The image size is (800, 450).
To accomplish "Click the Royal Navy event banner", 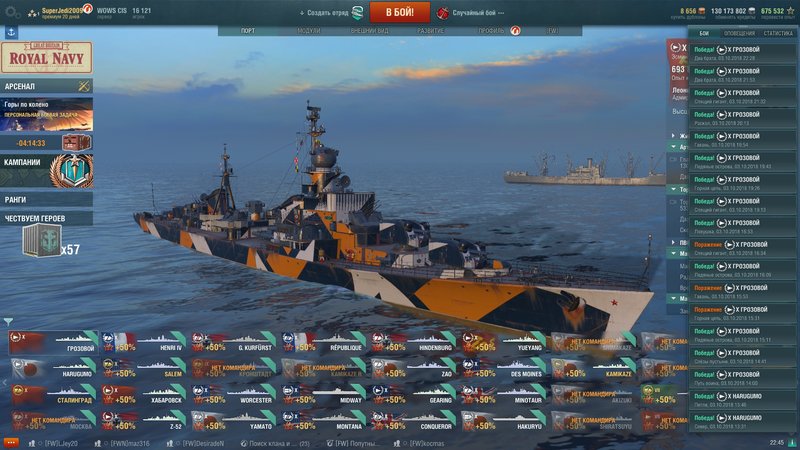I will click(x=46, y=58).
